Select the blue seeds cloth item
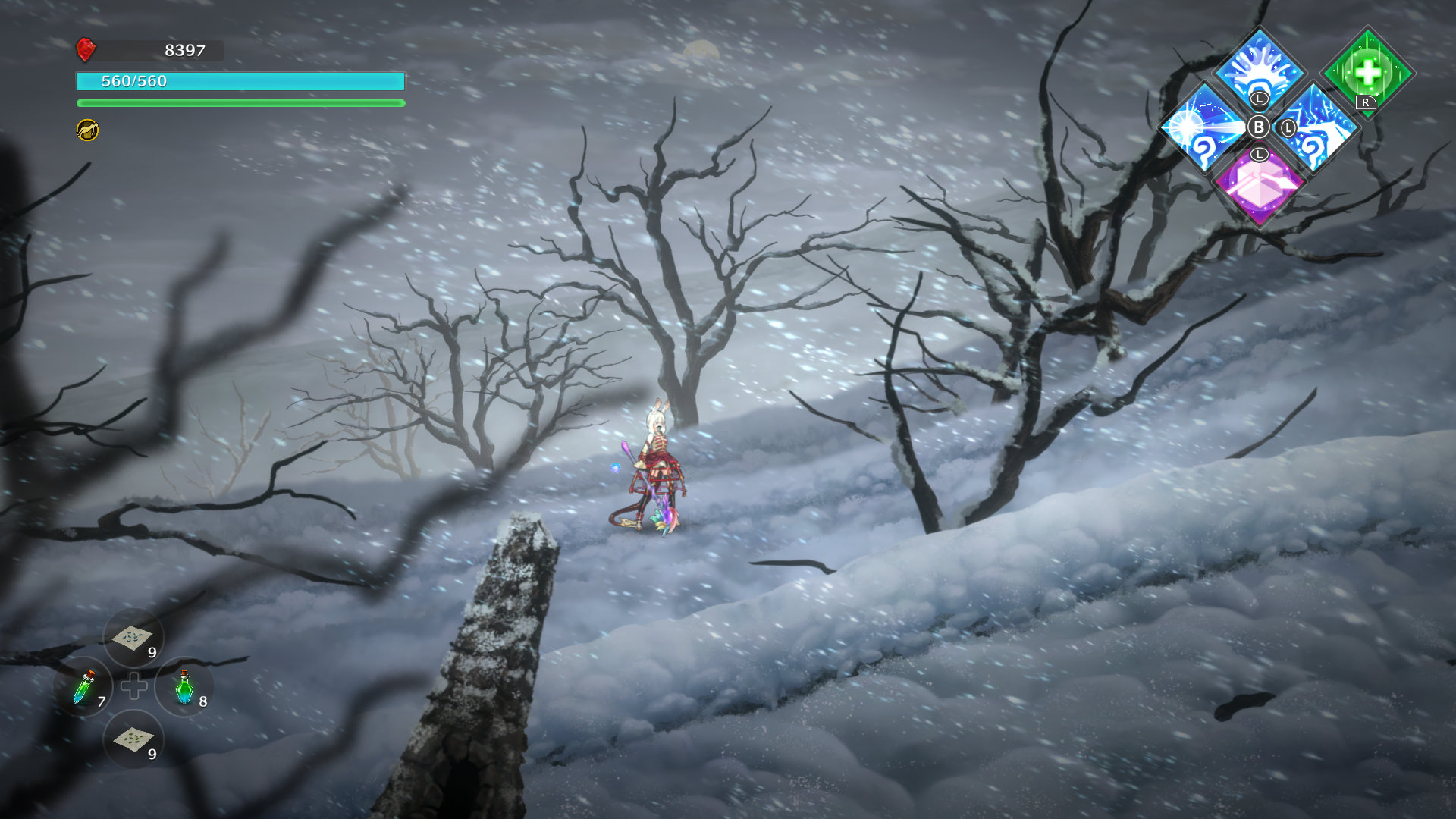 [x=133, y=638]
